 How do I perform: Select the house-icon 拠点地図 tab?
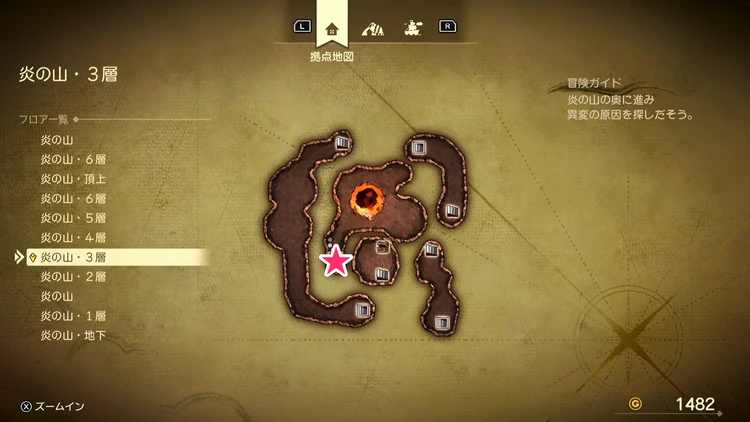point(333,28)
